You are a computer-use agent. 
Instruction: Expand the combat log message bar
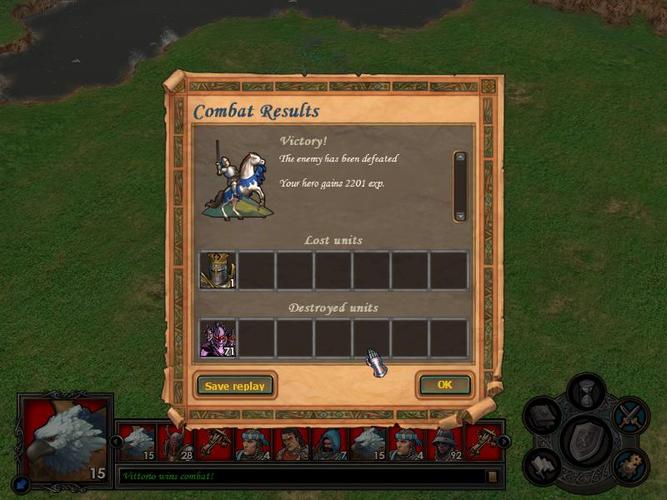[x=492, y=477]
